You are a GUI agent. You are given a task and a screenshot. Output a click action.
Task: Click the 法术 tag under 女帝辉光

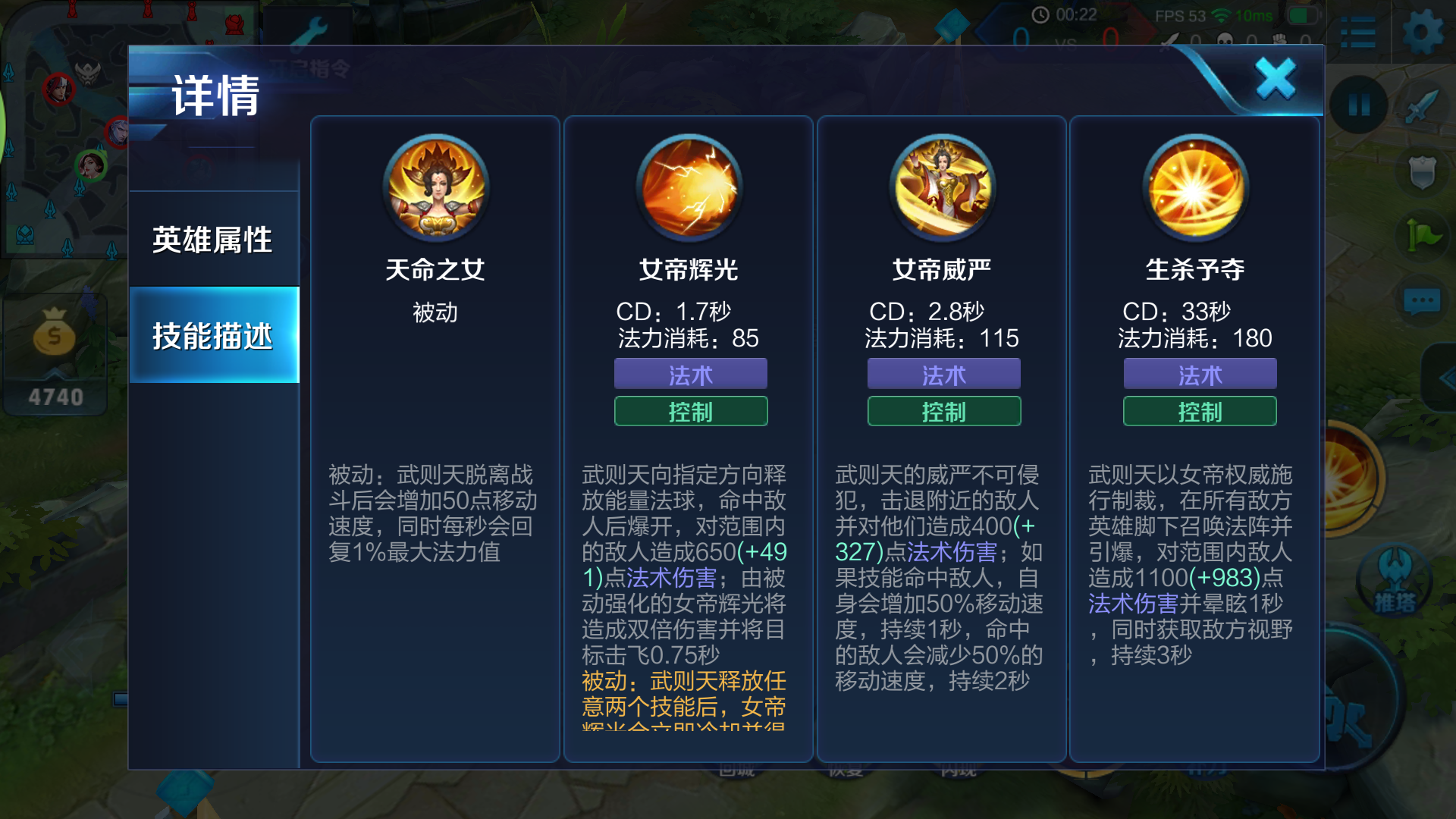point(690,373)
